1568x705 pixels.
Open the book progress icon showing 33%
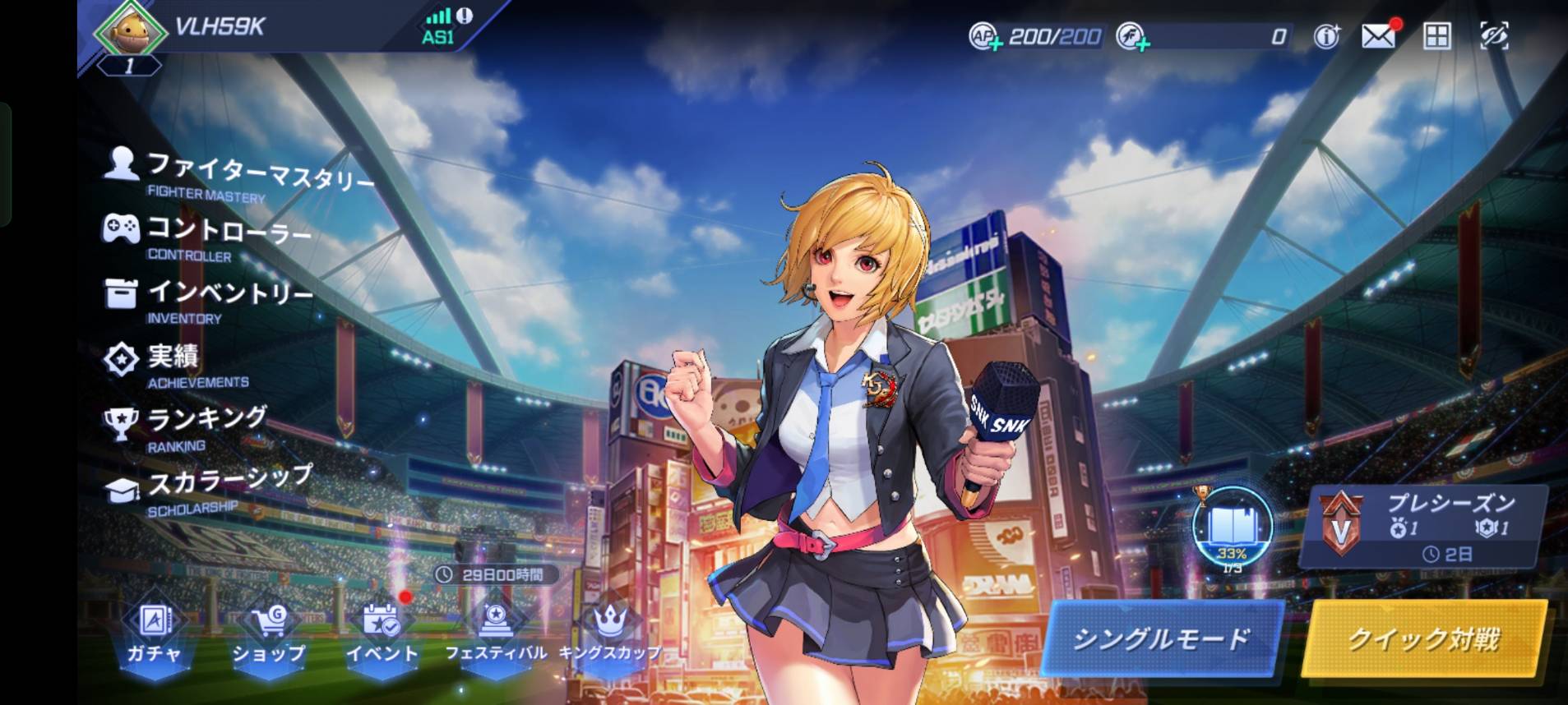tap(1232, 528)
